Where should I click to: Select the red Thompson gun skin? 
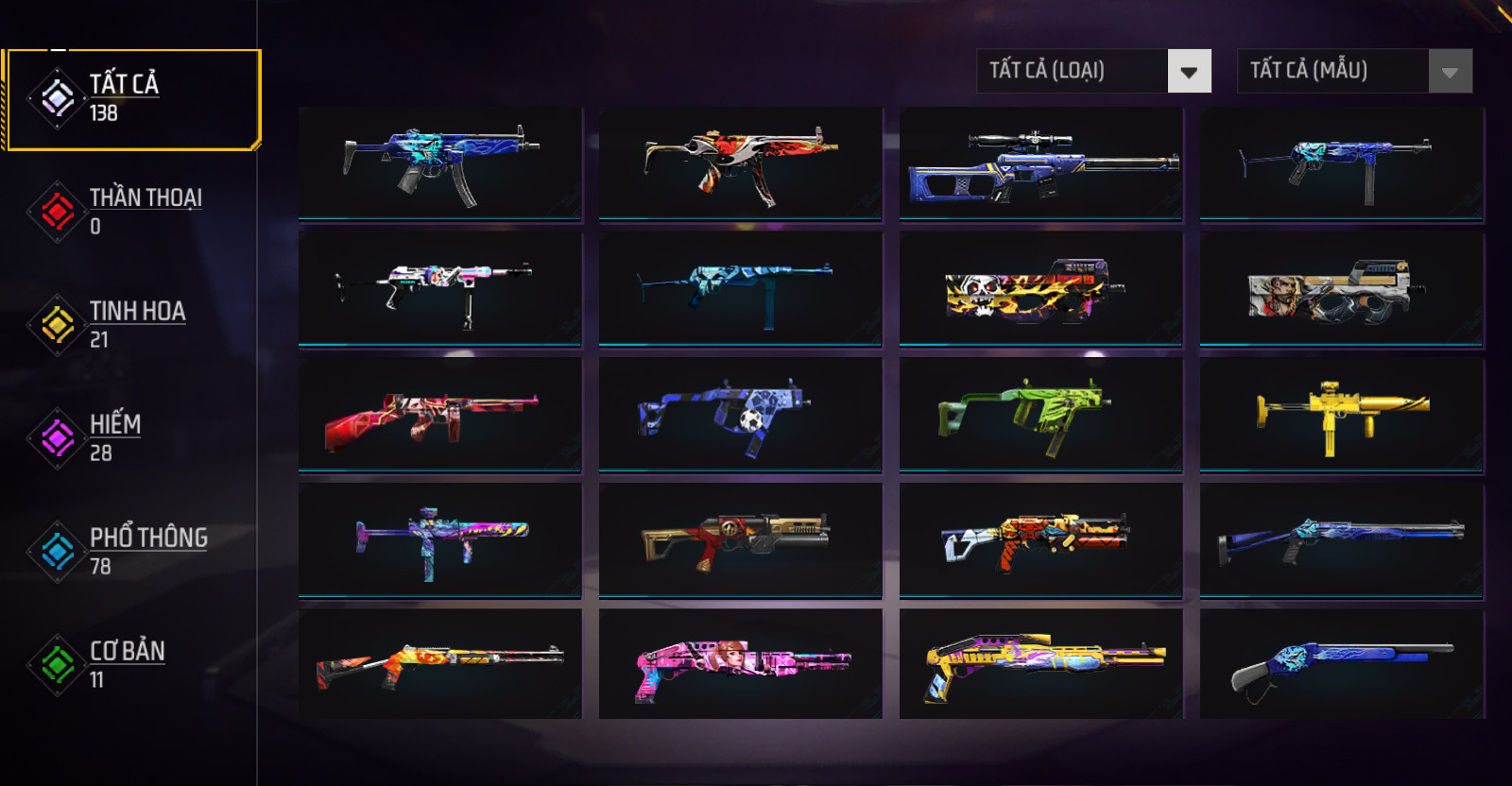click(x=439, y=415)
